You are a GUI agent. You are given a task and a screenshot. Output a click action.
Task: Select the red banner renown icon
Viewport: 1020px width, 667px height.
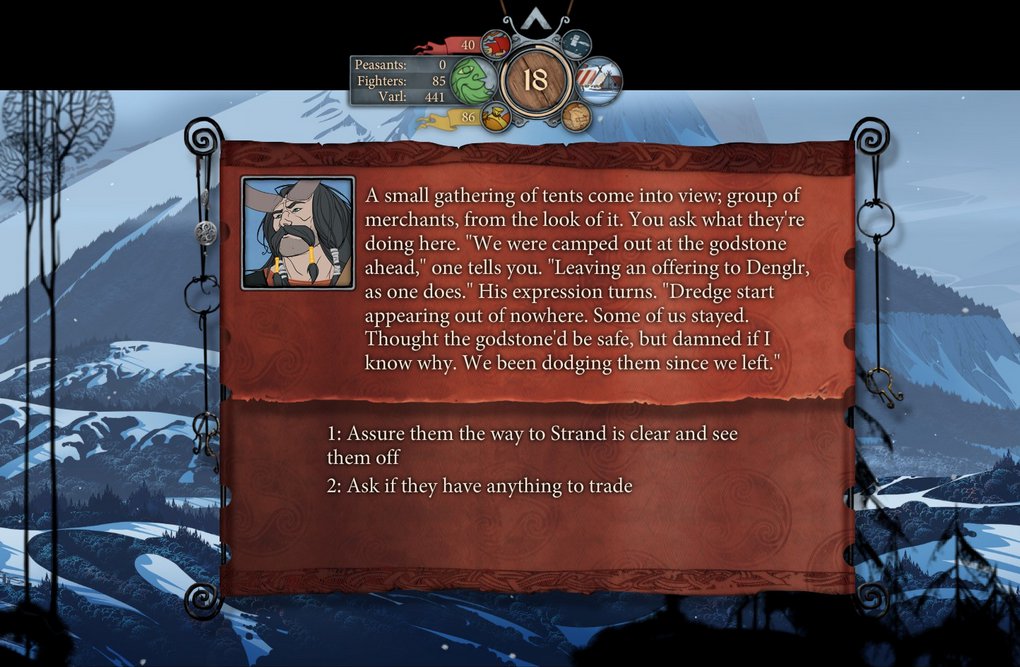tap(495, 45)
